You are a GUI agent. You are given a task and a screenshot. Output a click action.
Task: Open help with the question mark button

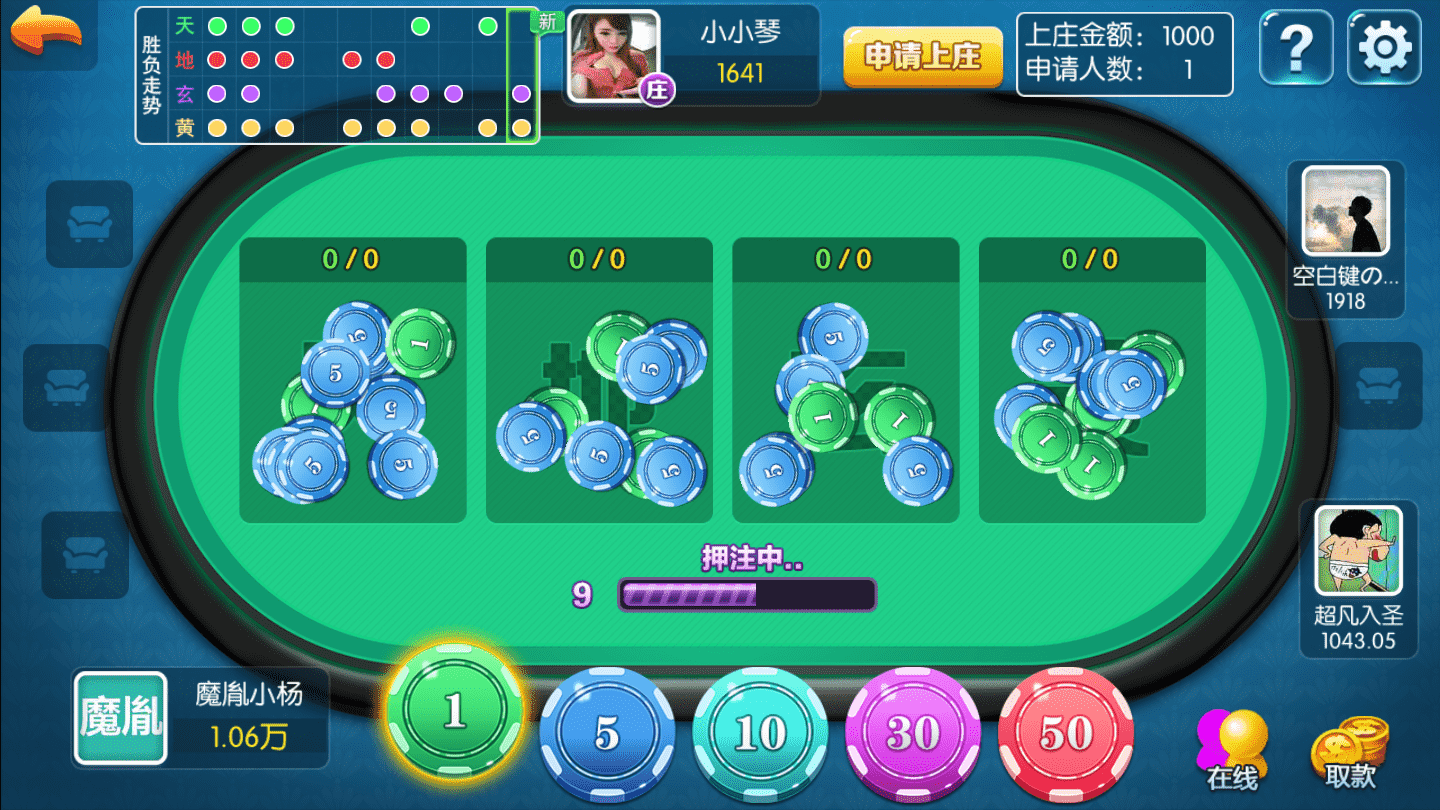(x=1296, y=46)
